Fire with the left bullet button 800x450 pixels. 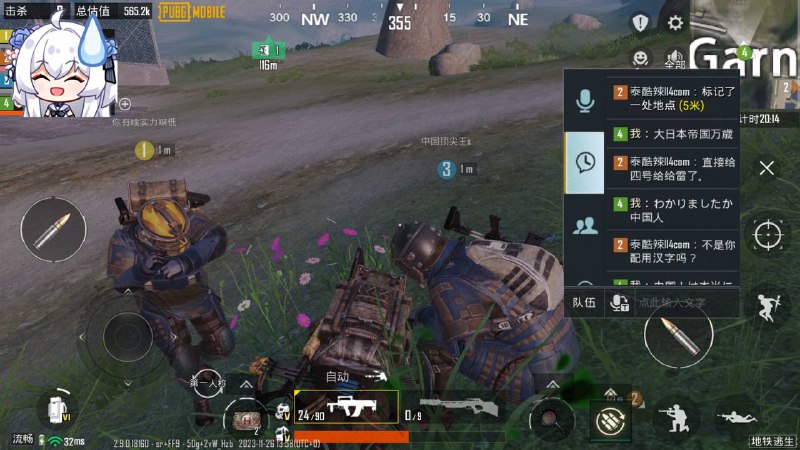[x=53, y=230]
